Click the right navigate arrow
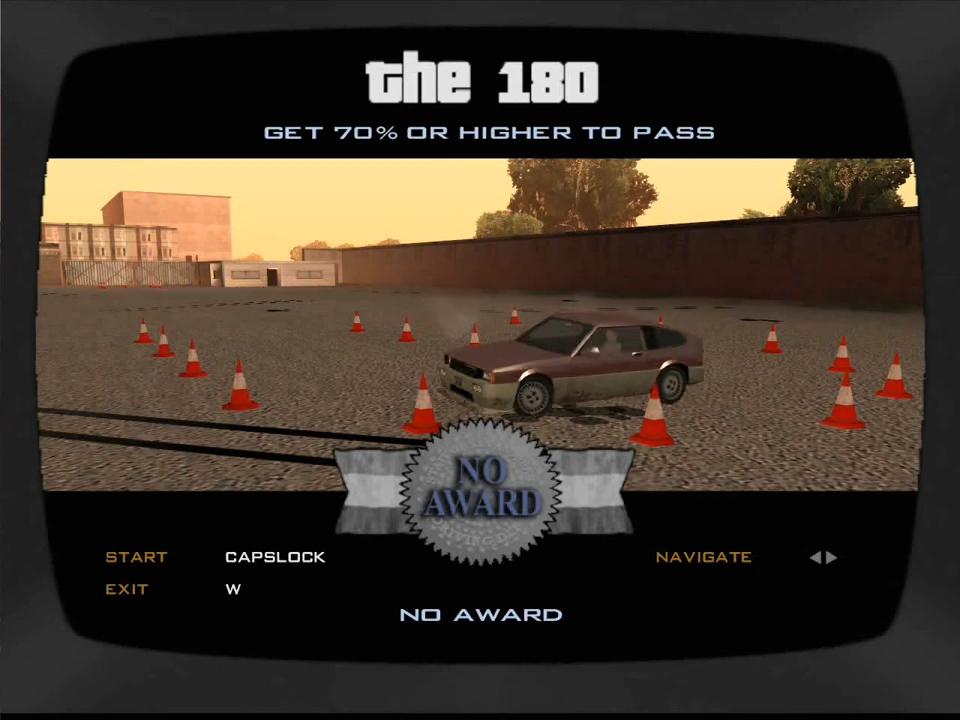Image resolution: width=960 pixels, height=720 pixels. 832,557
